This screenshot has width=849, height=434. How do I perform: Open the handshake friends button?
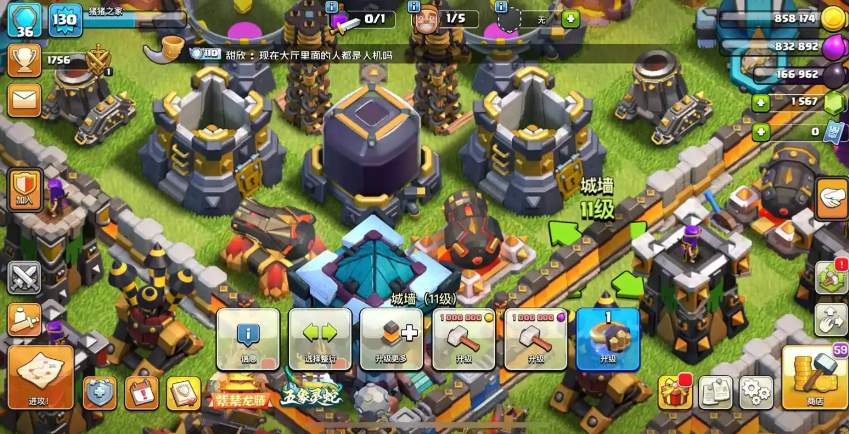[832, 198]
